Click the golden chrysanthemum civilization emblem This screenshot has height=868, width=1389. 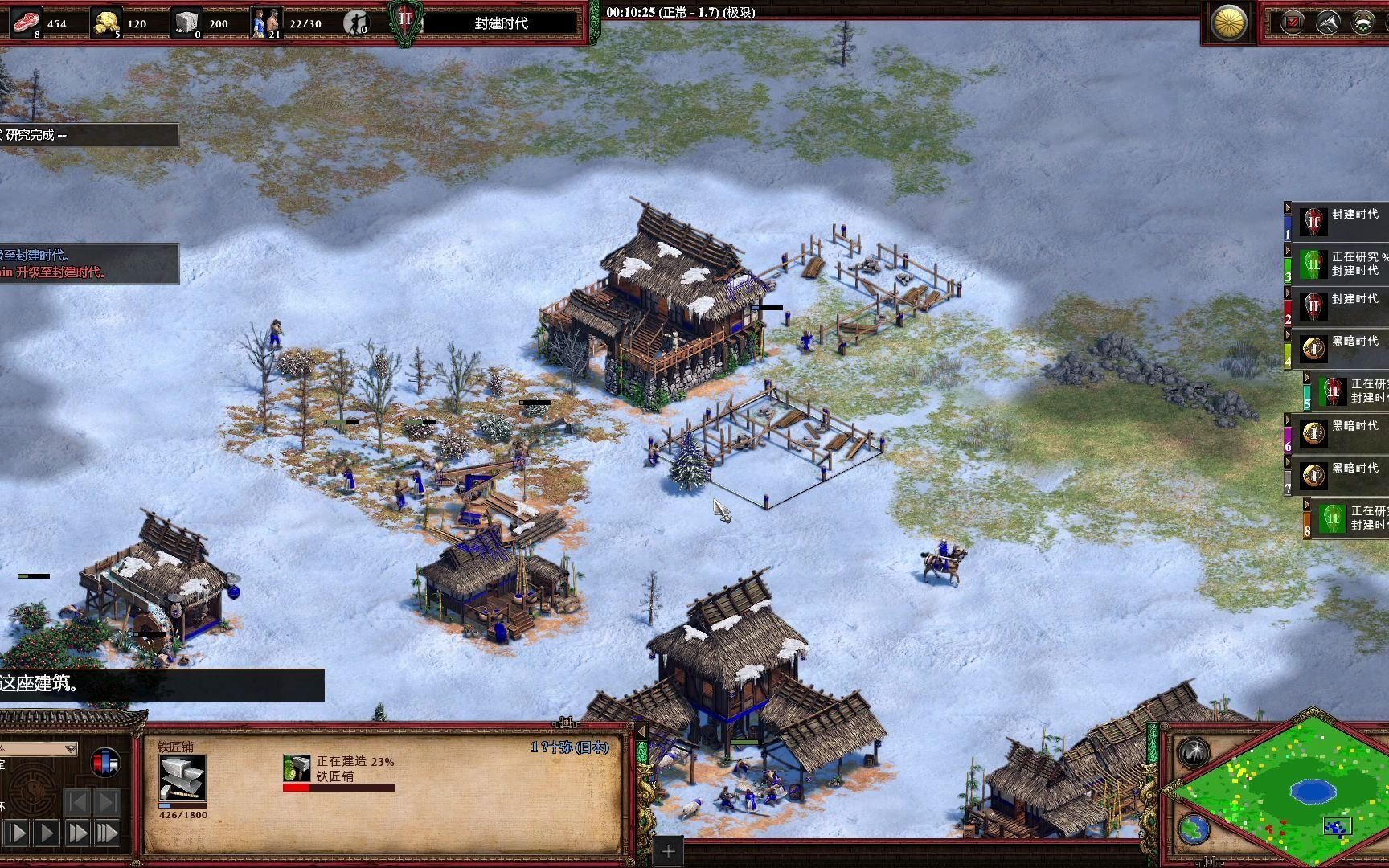pos(1229,23)
